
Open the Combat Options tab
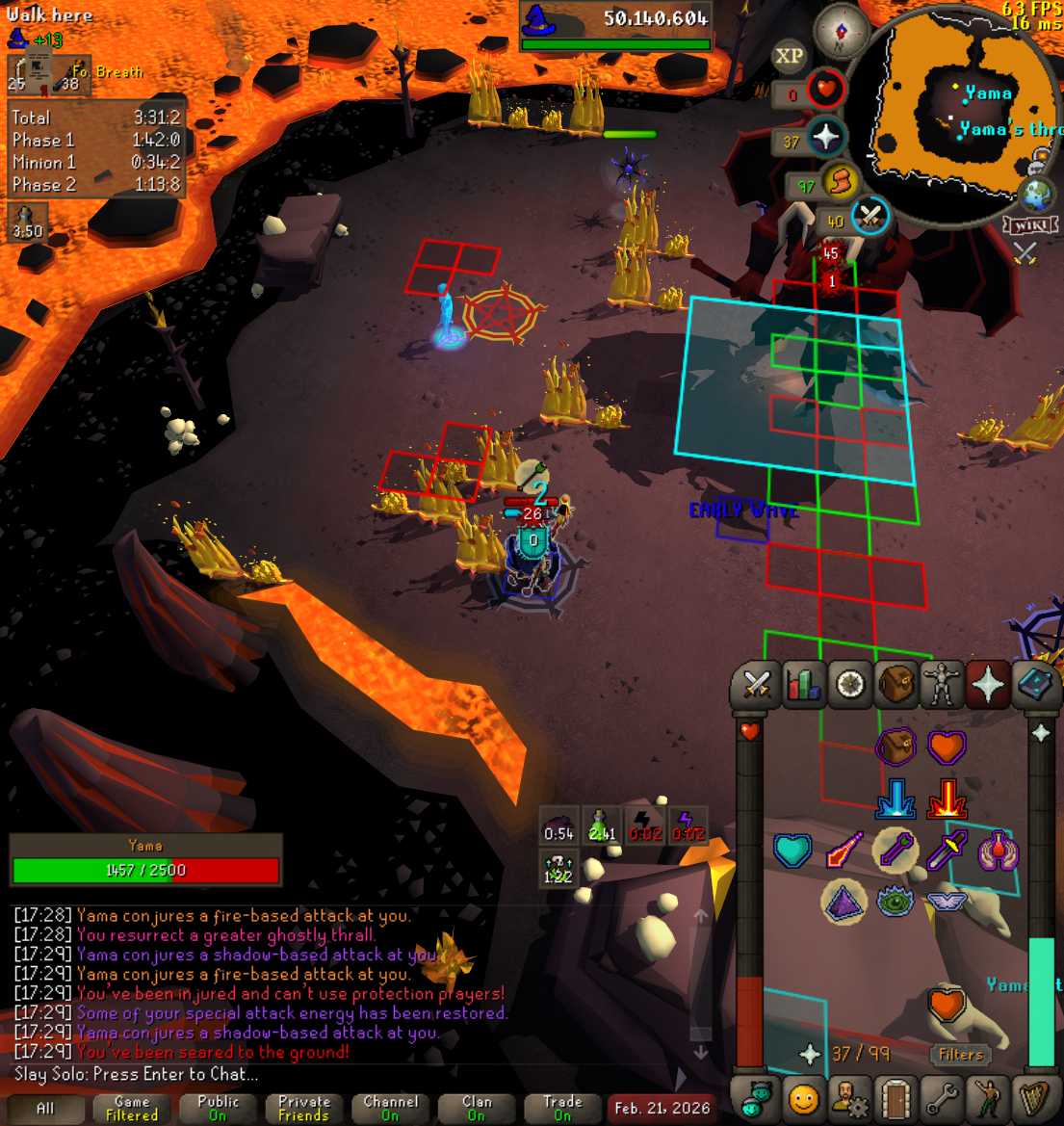click(x=757, y=685)
